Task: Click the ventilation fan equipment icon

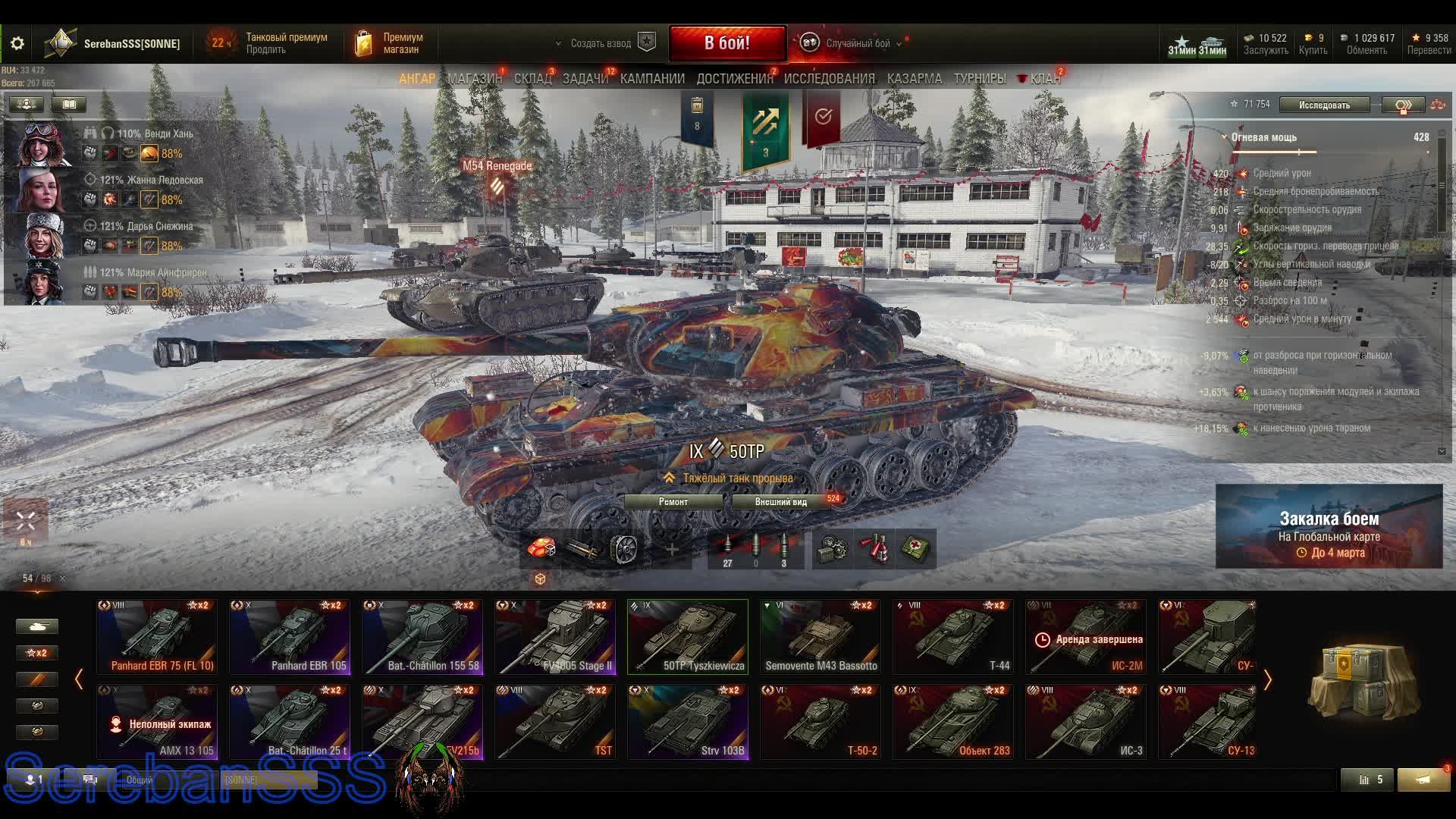Action: 626,548
